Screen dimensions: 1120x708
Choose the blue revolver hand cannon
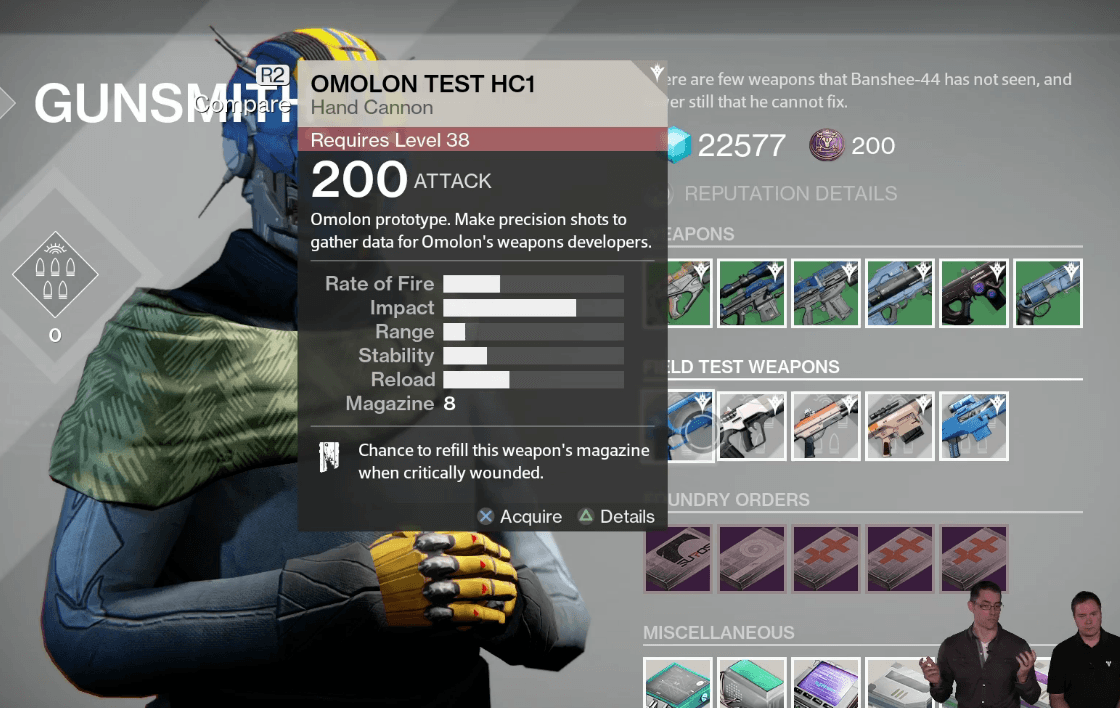(1048, 293)
